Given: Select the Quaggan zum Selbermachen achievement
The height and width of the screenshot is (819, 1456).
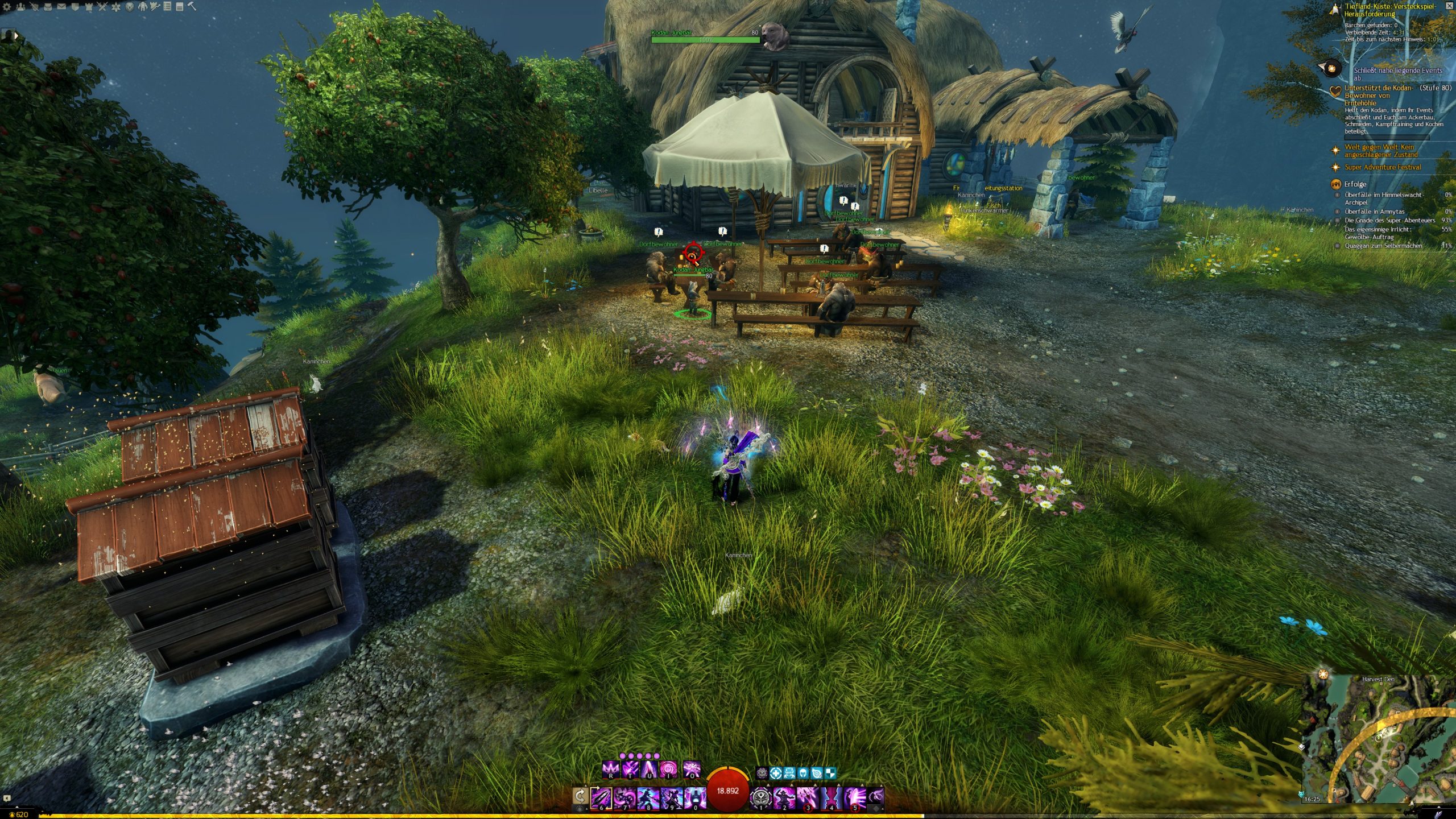Looking at the screenshot, I should (x=1383, y=246).
